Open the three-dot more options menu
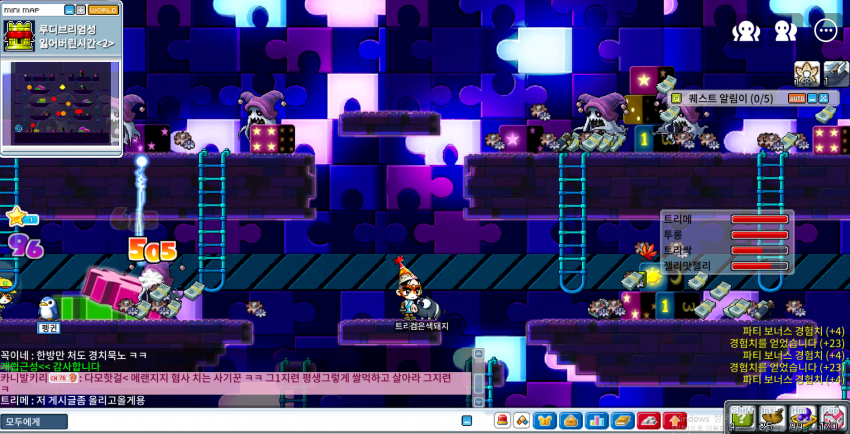850x434 pixels. point(825,30)
